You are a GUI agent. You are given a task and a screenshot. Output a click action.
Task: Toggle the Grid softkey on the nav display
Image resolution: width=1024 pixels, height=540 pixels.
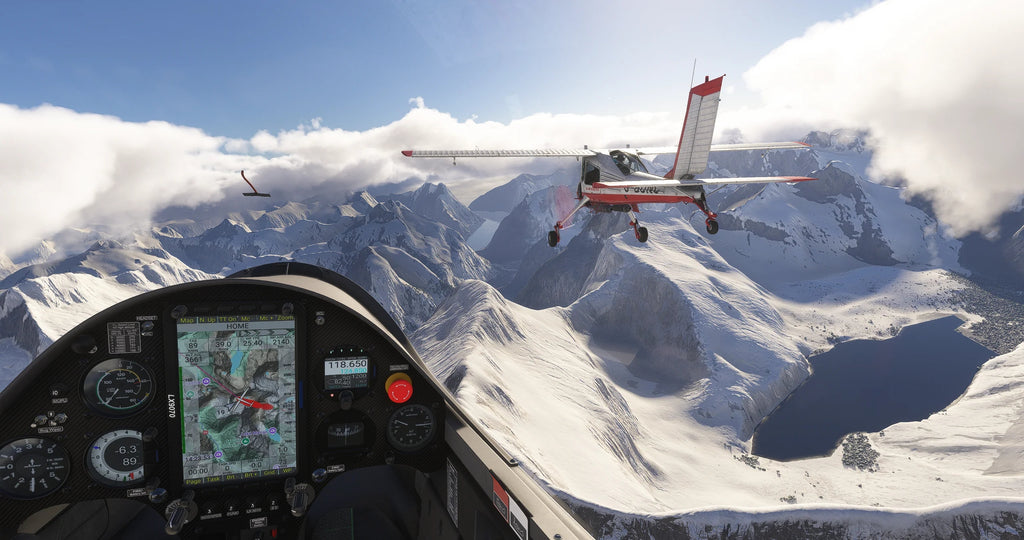tap(269, 473)
